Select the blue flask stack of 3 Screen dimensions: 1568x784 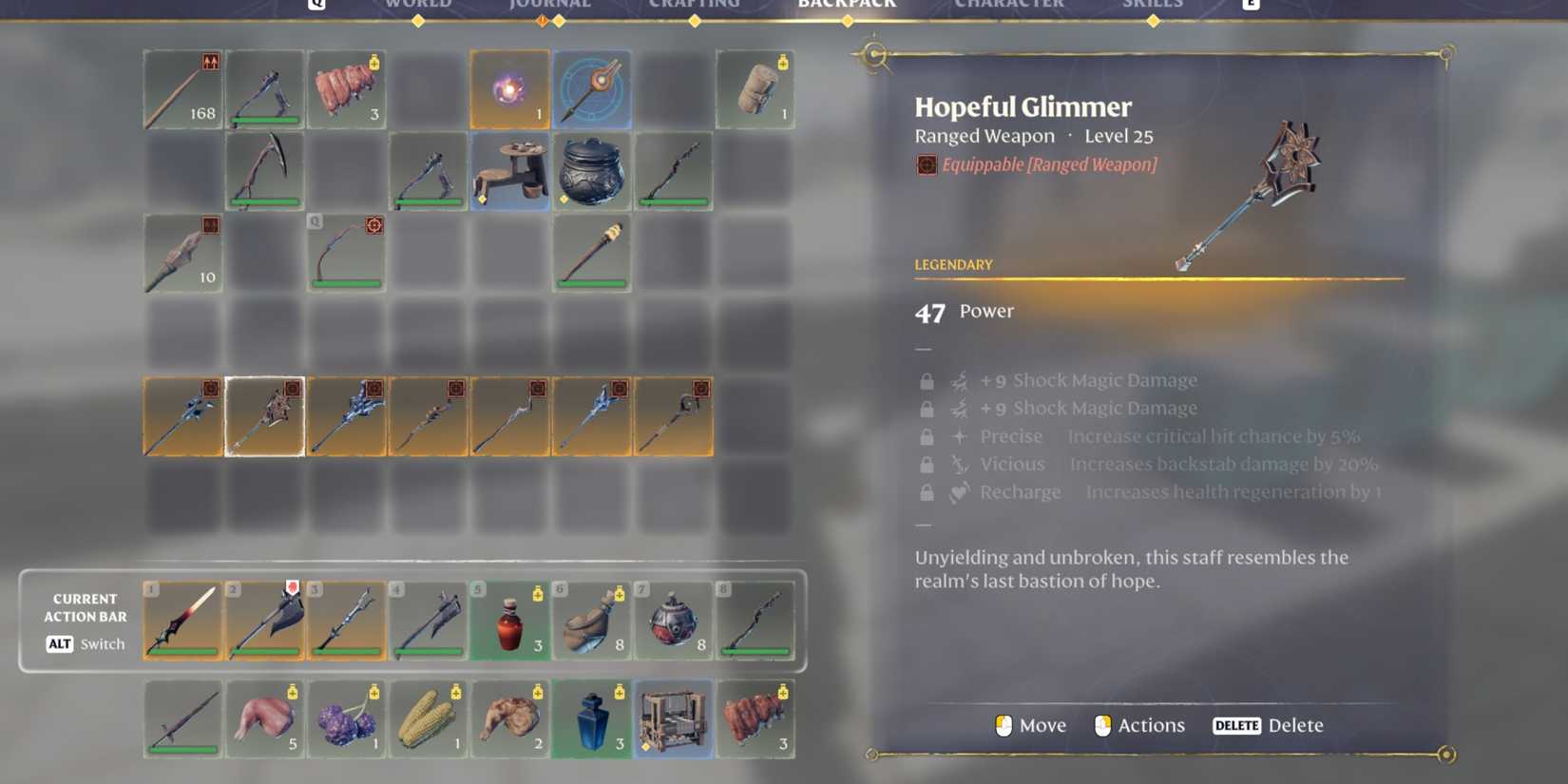pos(591,720)
